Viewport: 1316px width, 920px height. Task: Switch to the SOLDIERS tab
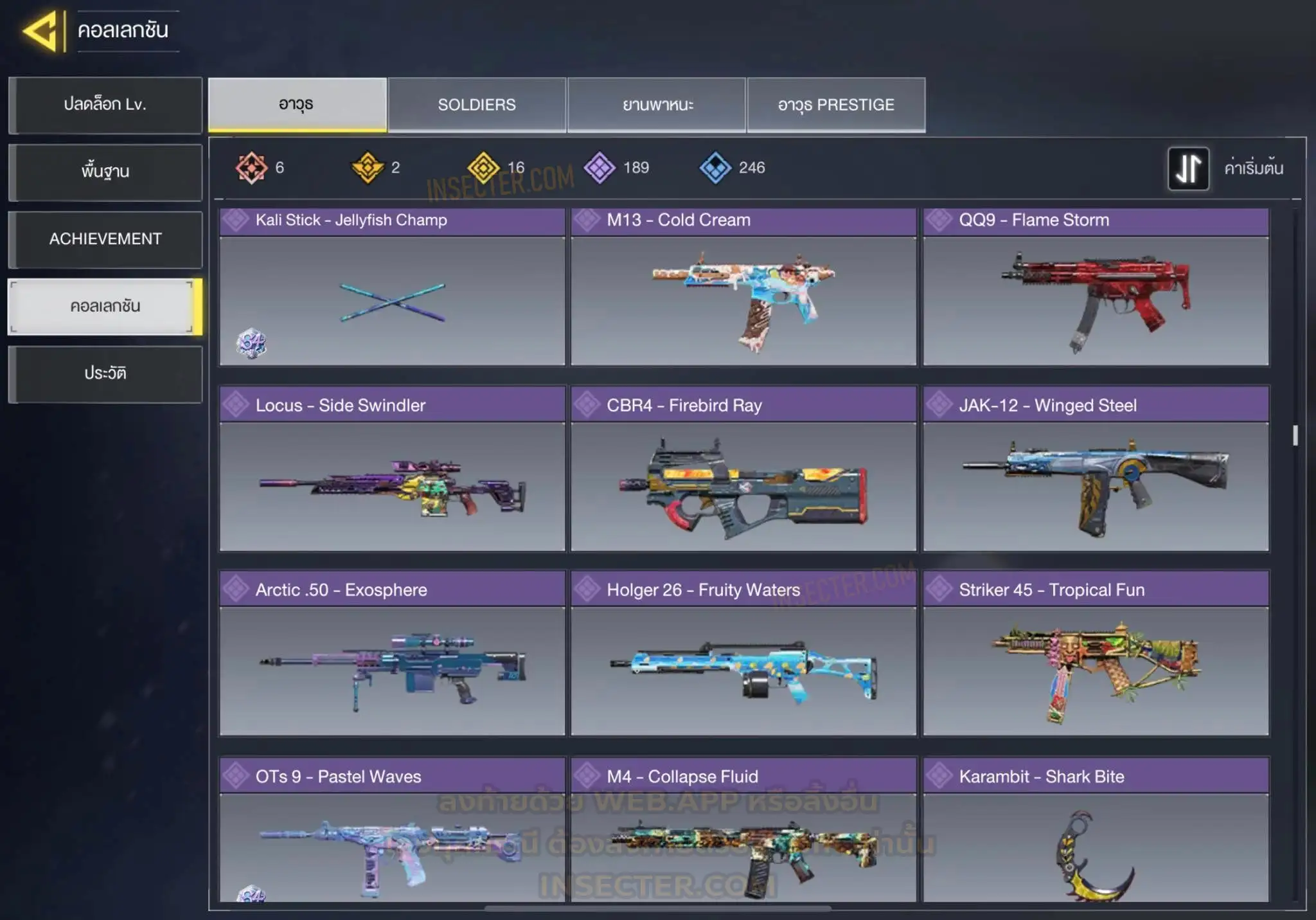477,105
